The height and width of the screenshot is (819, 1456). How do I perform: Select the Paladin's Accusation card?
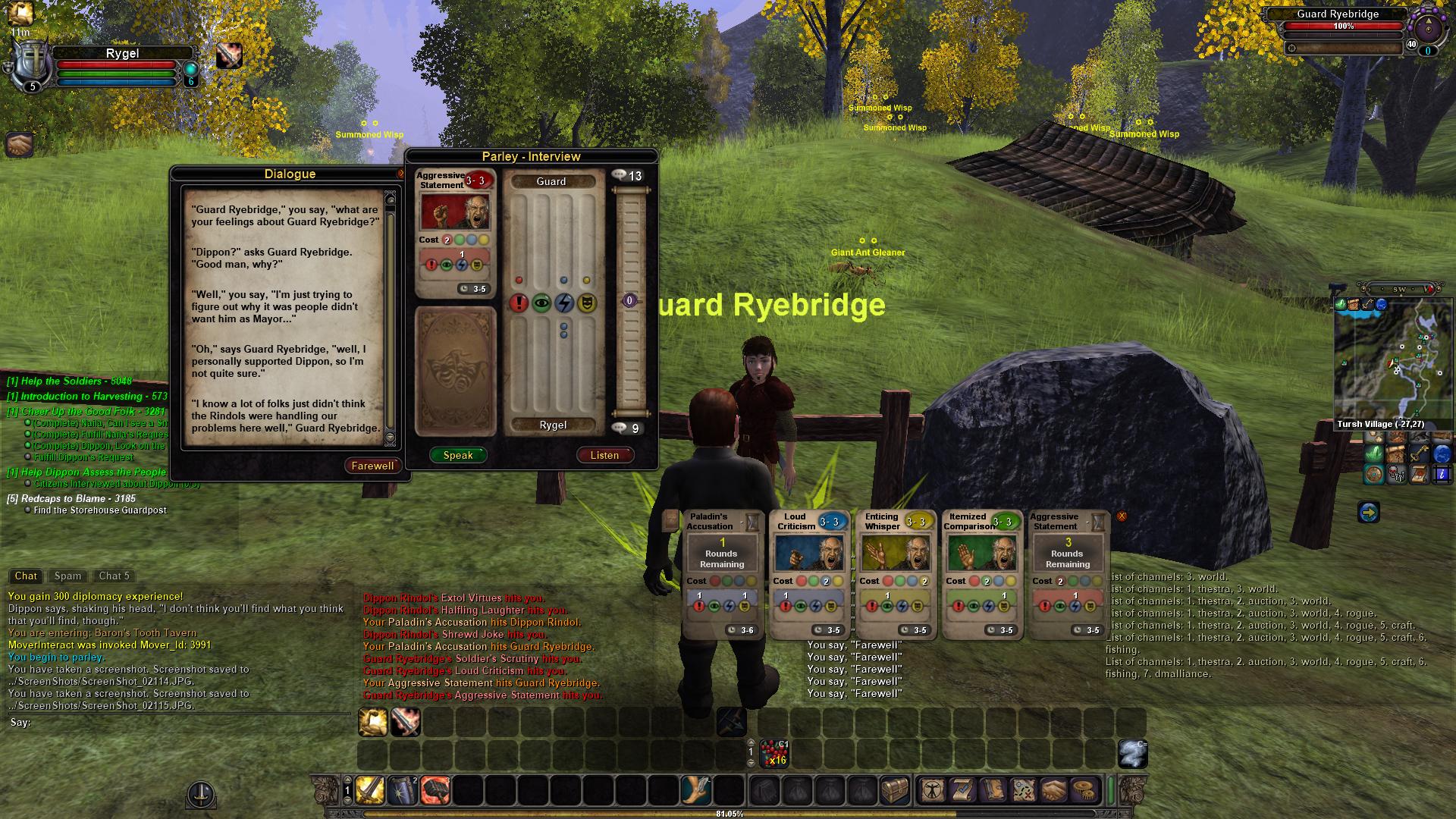722,575
